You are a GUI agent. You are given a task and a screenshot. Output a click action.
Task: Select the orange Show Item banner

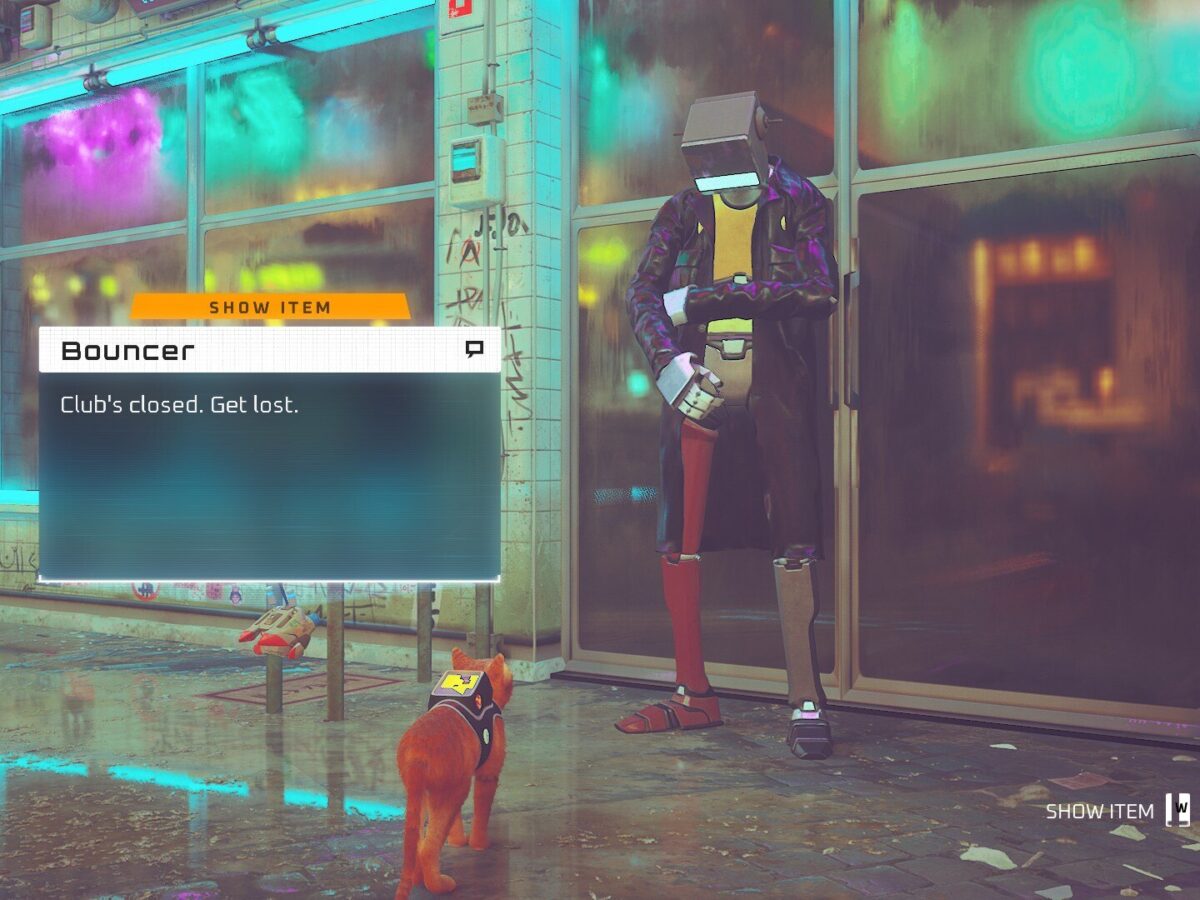(270, 307)
